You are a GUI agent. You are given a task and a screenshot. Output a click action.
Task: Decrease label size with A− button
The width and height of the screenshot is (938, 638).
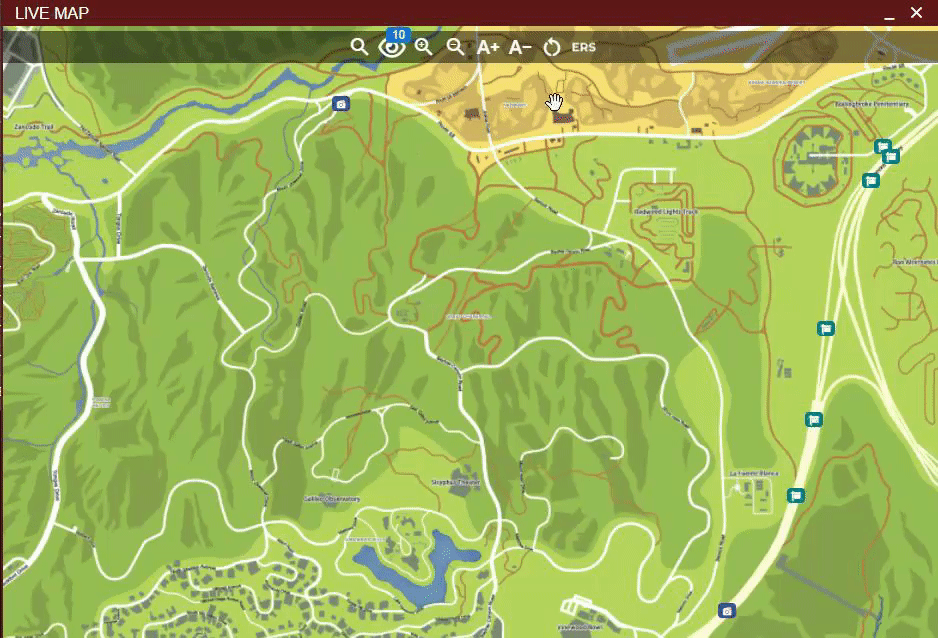tap(520, 47)
